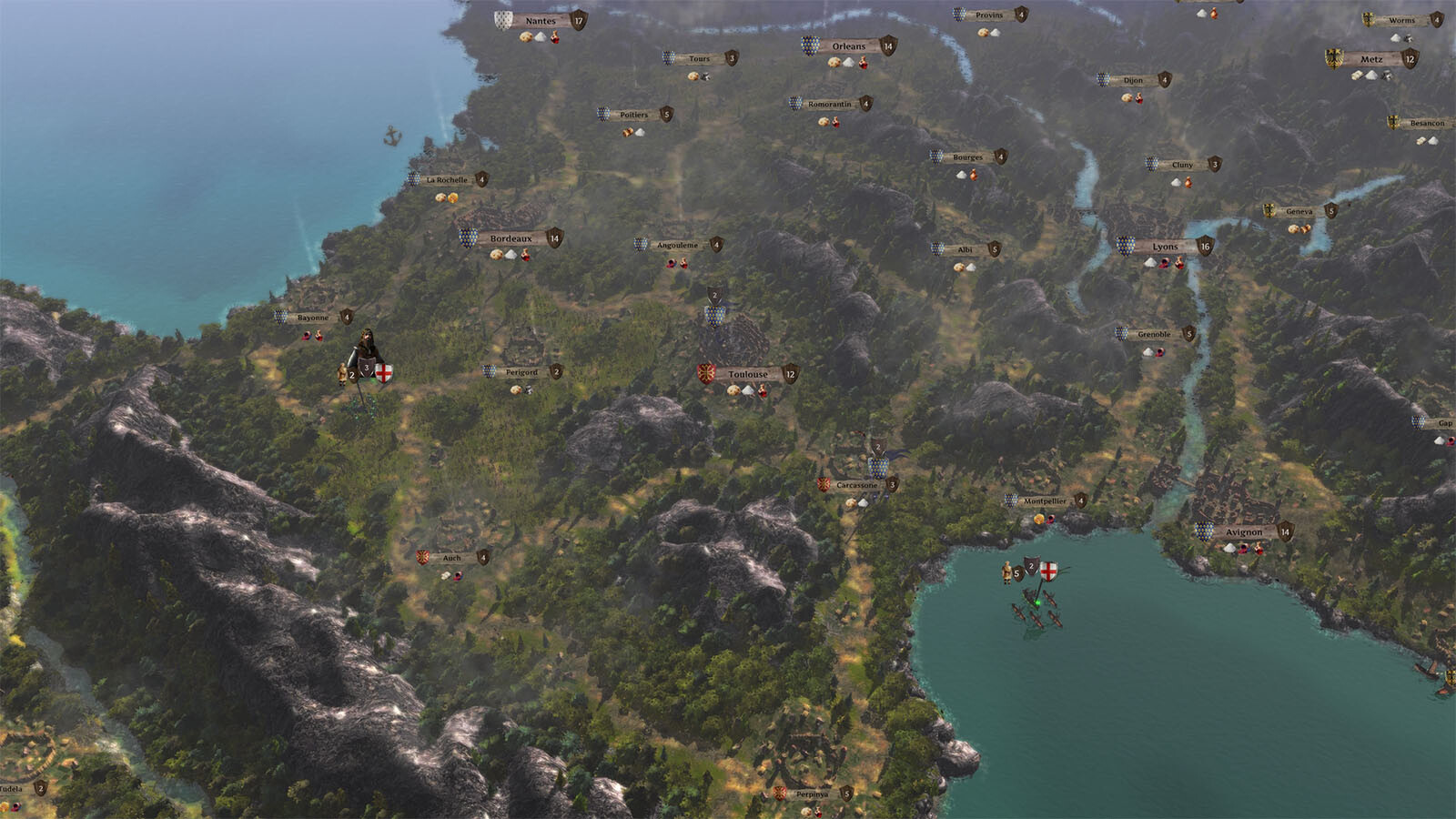Click the Tours settlement label
The image size is (1456, 819).
click(699, 59)
